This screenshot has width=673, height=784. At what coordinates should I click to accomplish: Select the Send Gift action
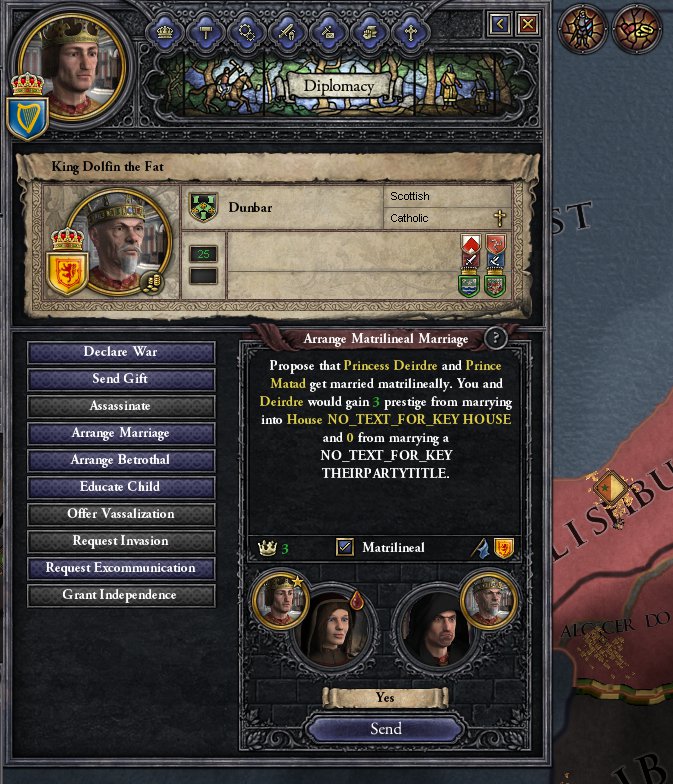[x=121, y=379]
